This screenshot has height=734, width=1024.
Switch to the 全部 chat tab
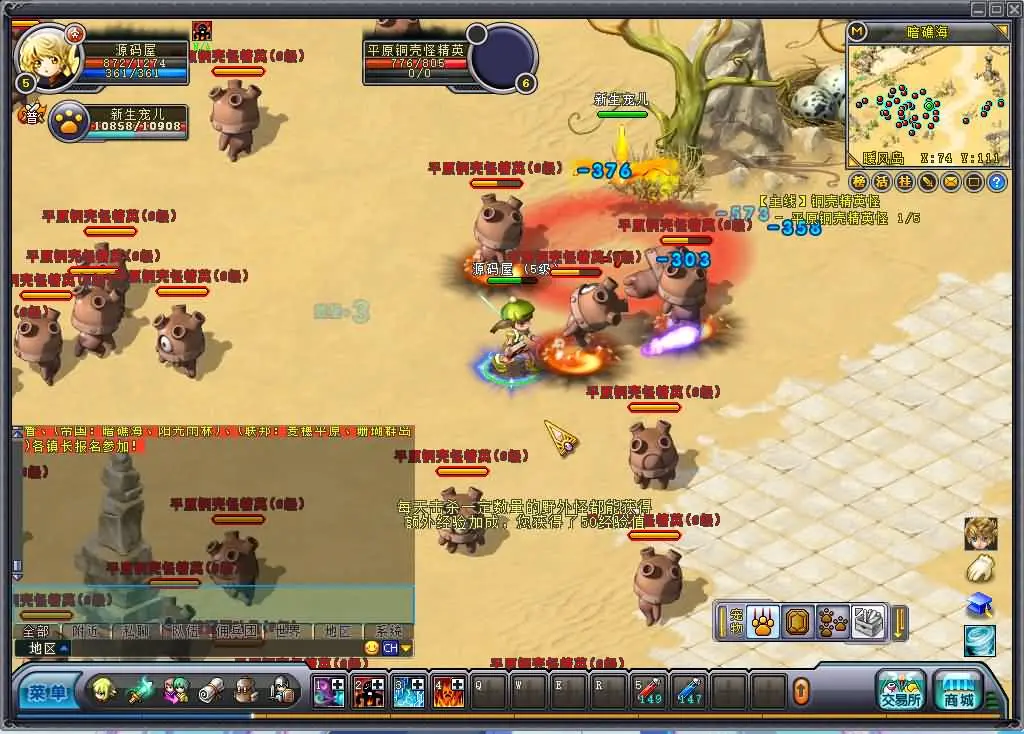tap(36, 631)
